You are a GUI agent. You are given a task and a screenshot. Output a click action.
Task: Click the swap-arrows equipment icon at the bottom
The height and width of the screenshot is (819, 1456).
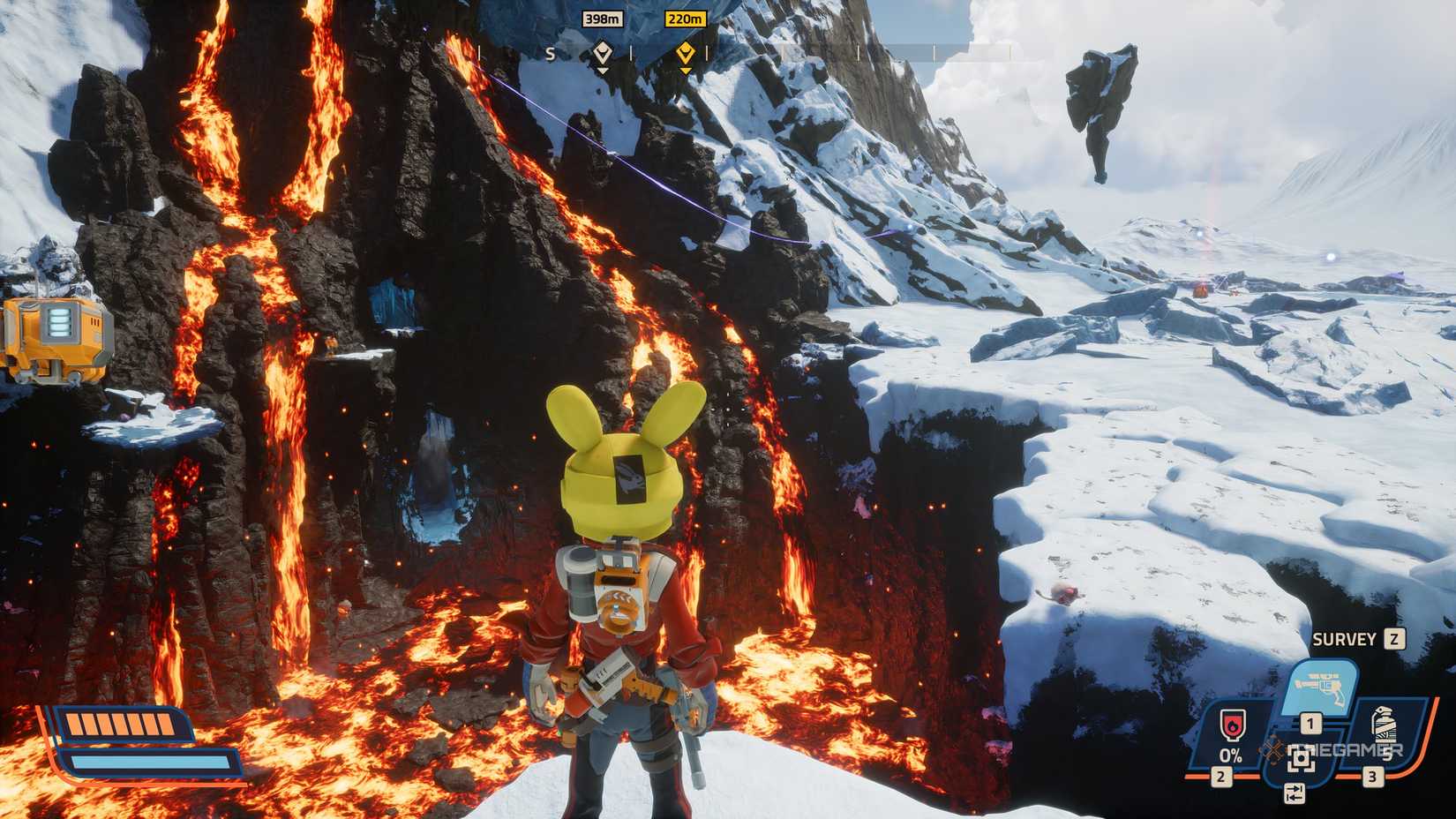(x=1295, y=794)
